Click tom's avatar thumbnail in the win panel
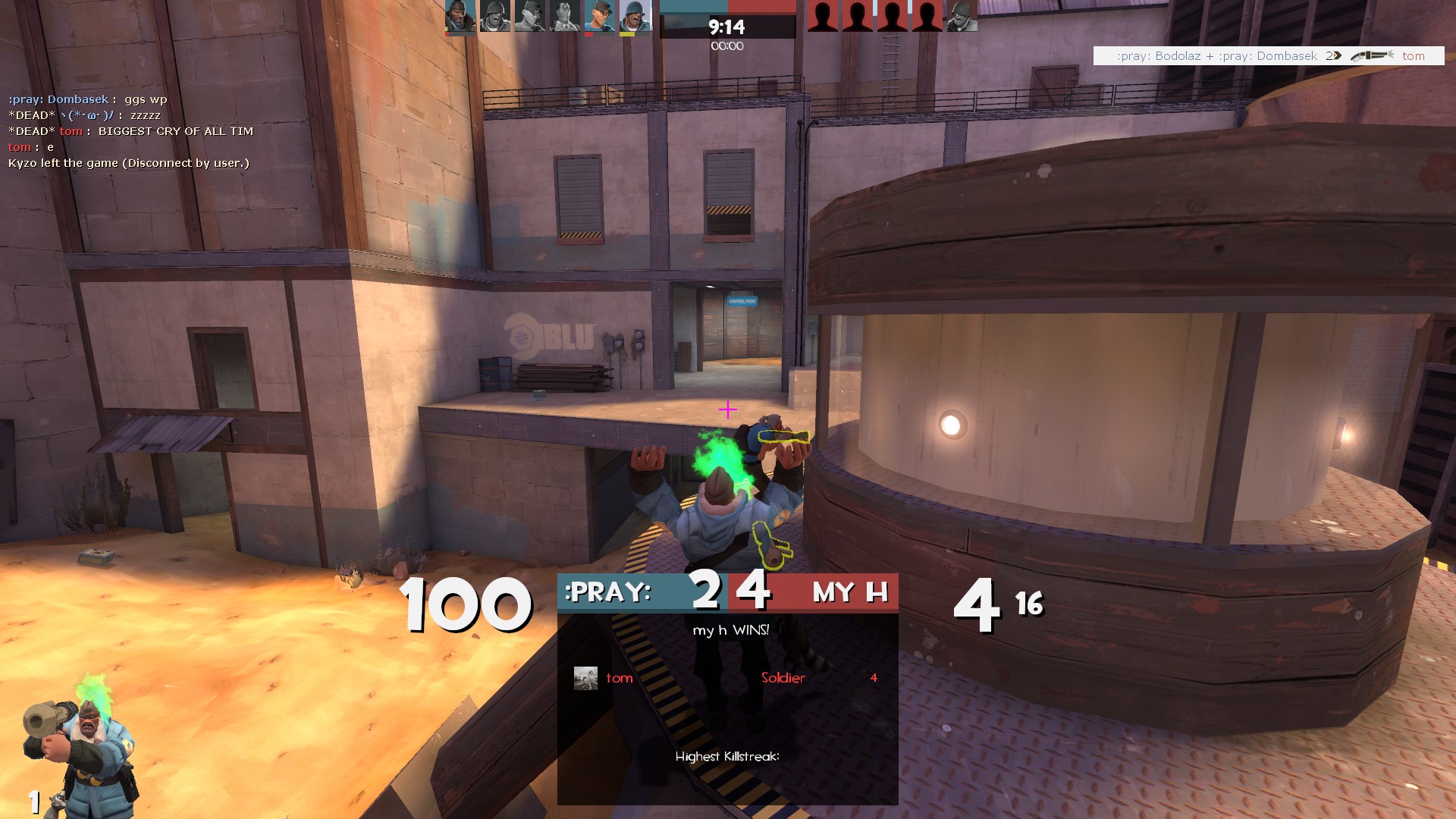The width and height of the screenshot is (1456, 819). tap(585, 678)
